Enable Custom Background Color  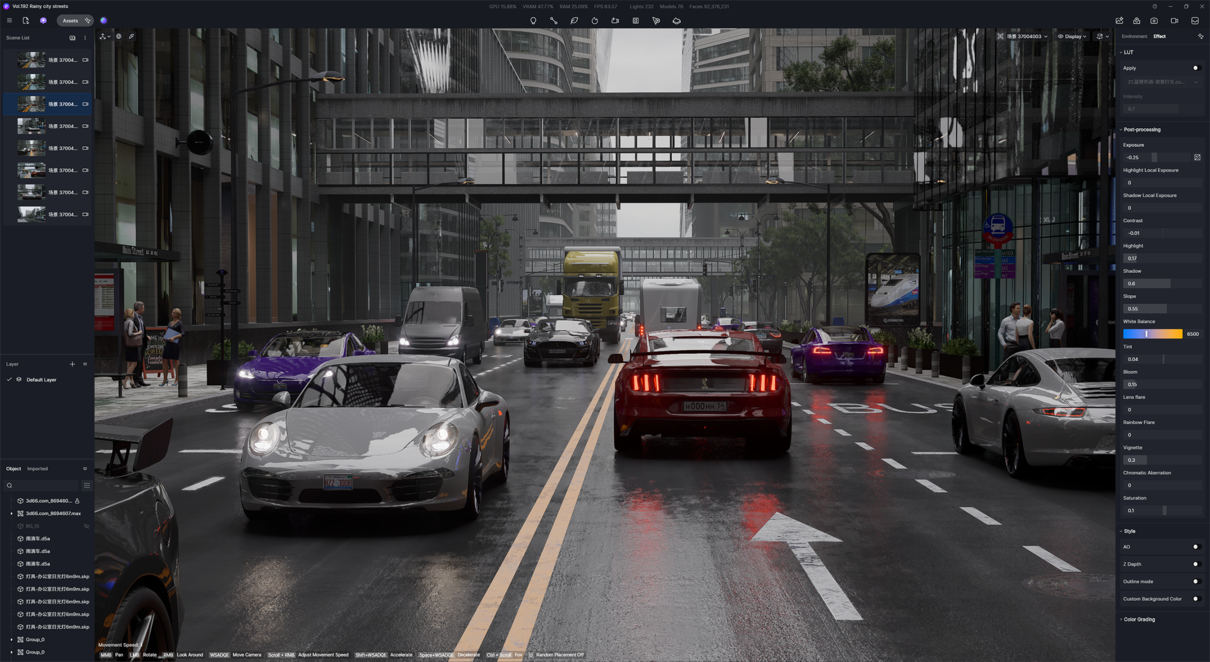tap(1195, 599)
